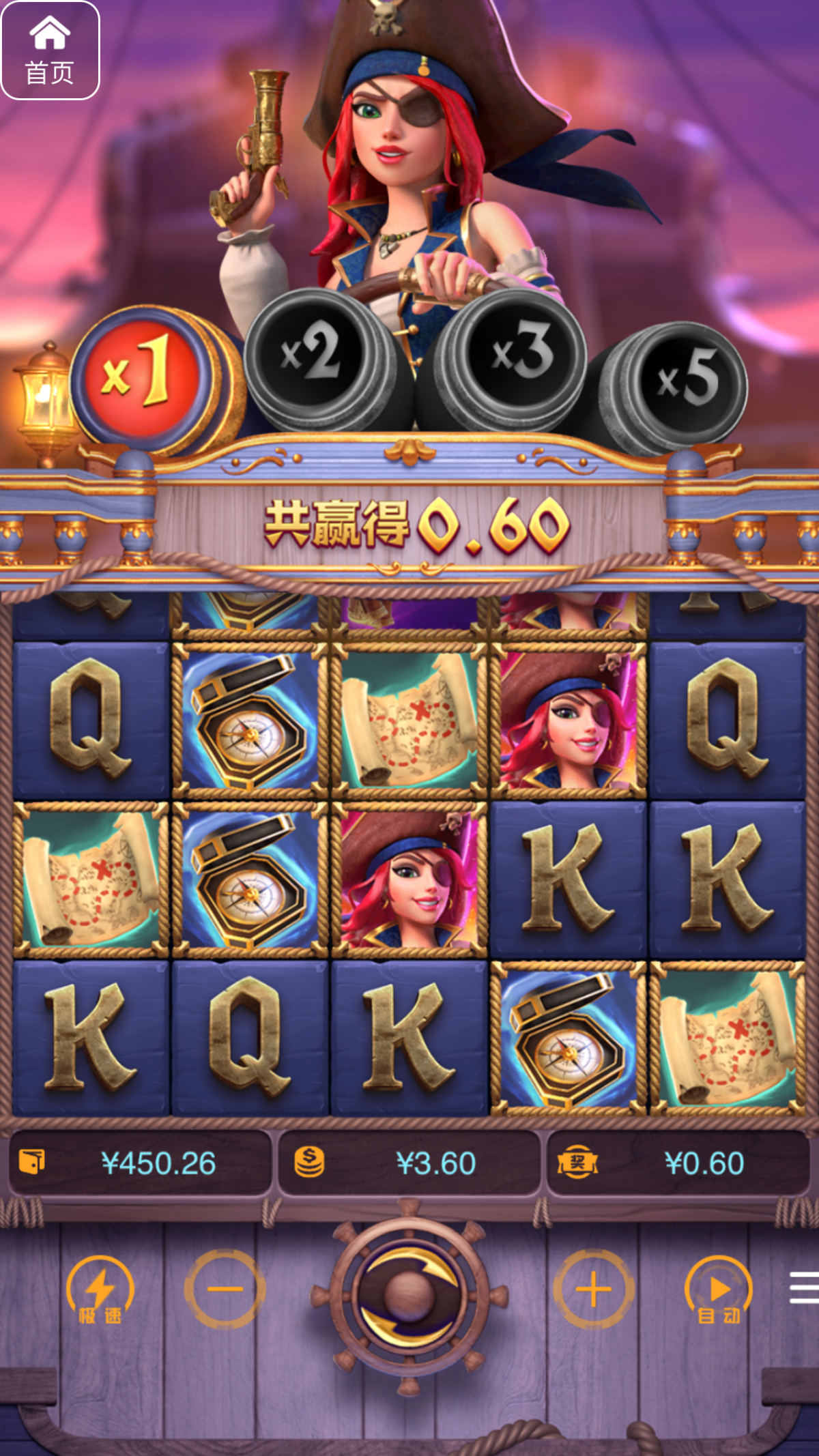Start 自动 auto spin
Screen dimensions: 819x1456
719,1290
